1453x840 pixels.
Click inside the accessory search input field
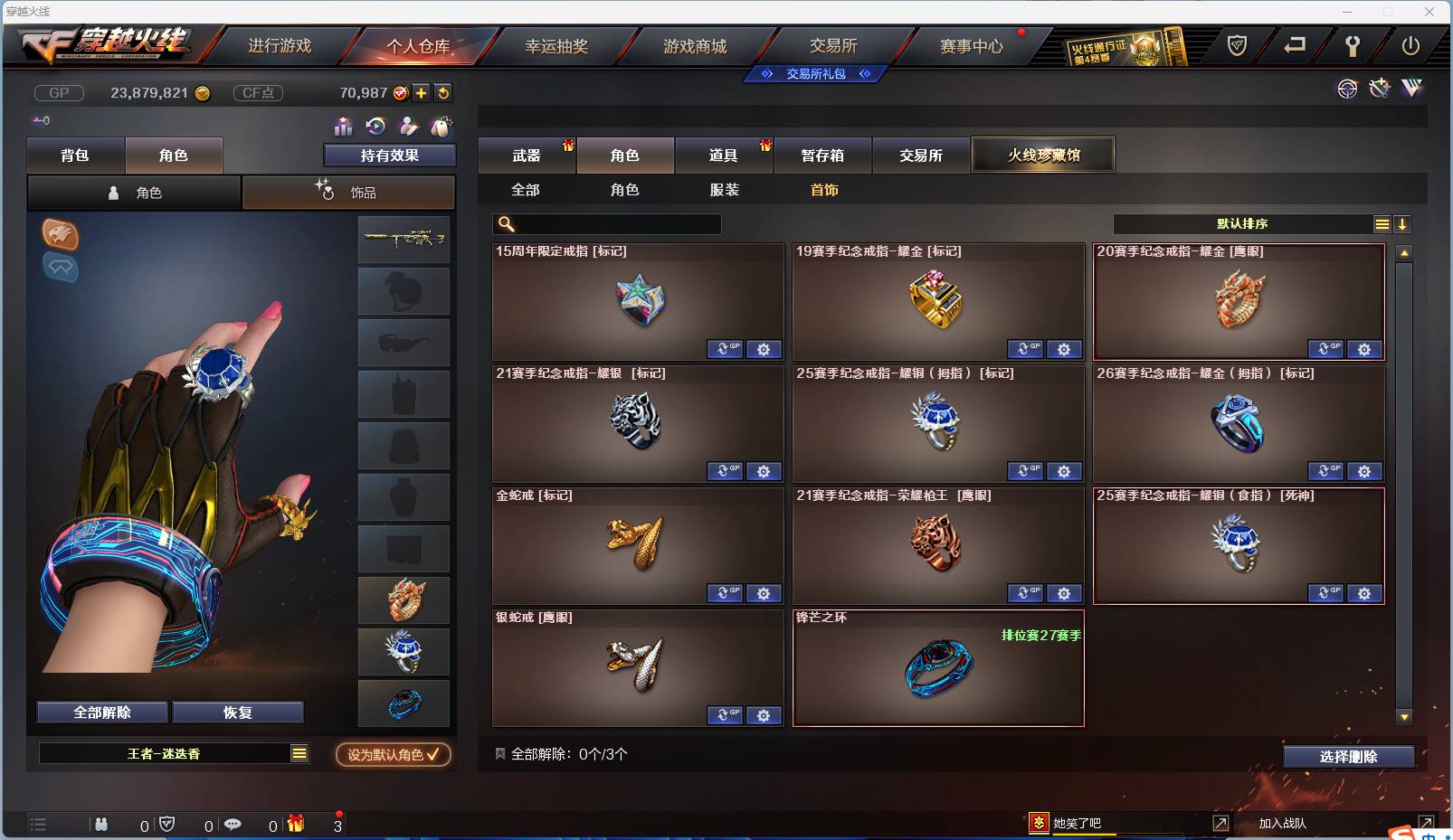click(x=606, y=223)
